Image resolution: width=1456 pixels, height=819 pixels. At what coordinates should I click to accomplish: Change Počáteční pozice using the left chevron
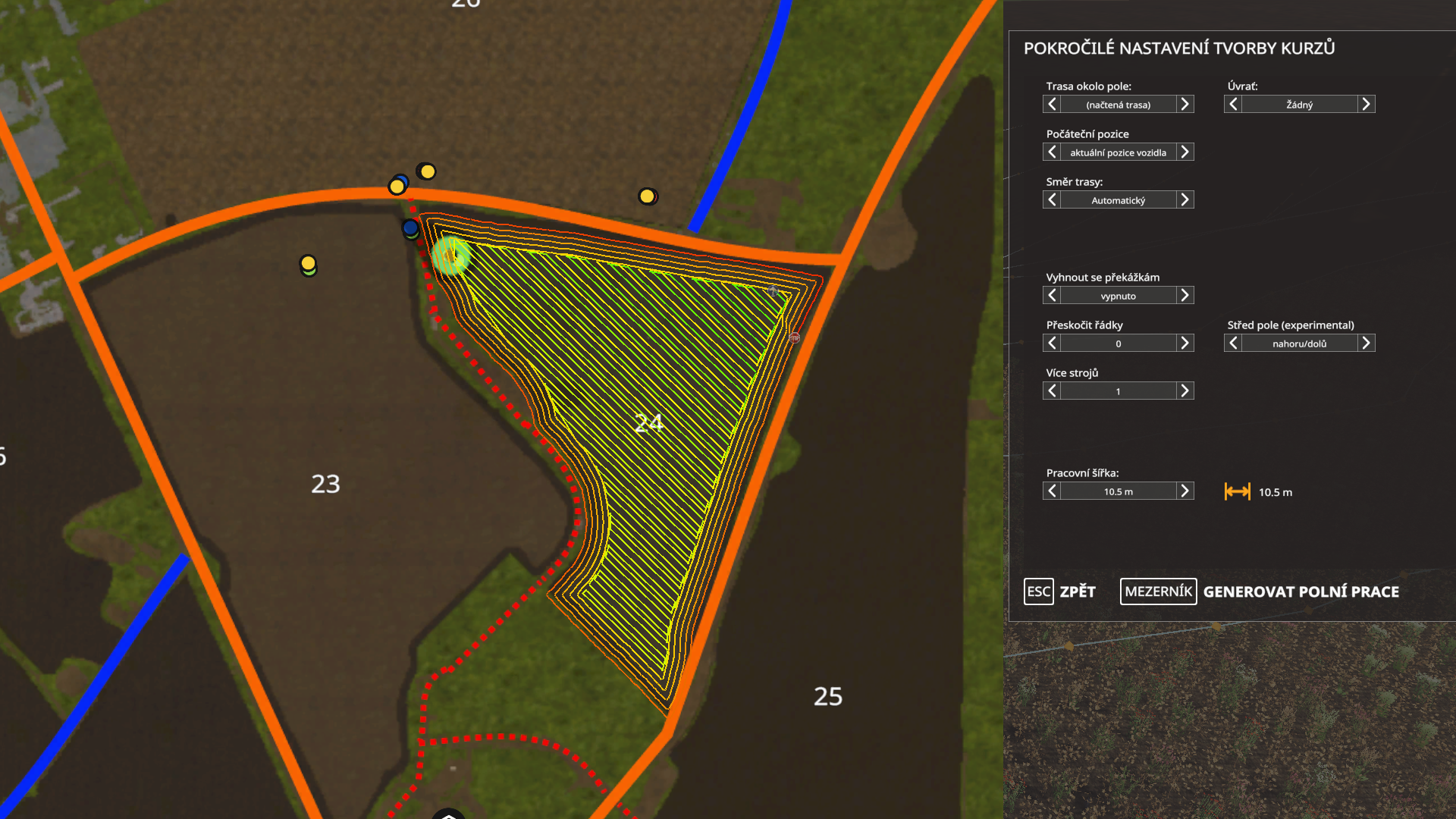1052,152
